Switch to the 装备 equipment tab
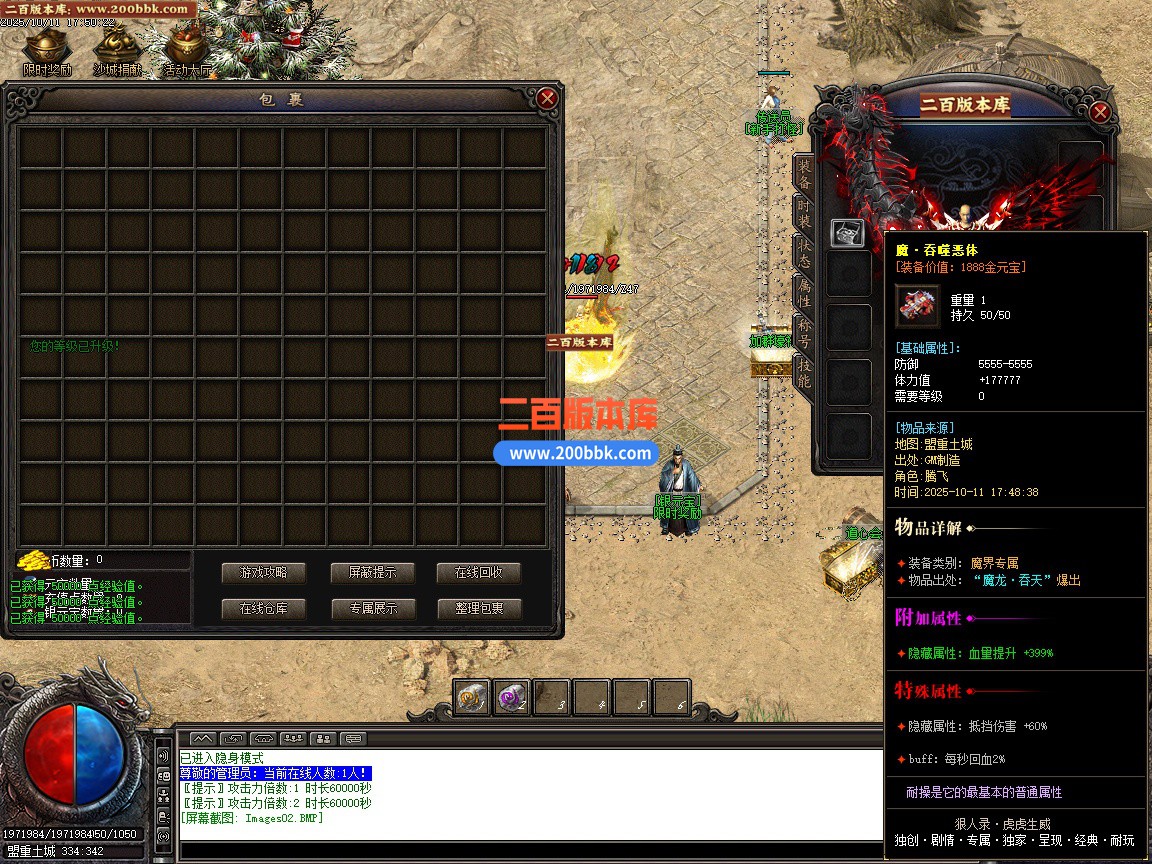This screenshot has width=1152, height=864. click(x=803, y=174)
